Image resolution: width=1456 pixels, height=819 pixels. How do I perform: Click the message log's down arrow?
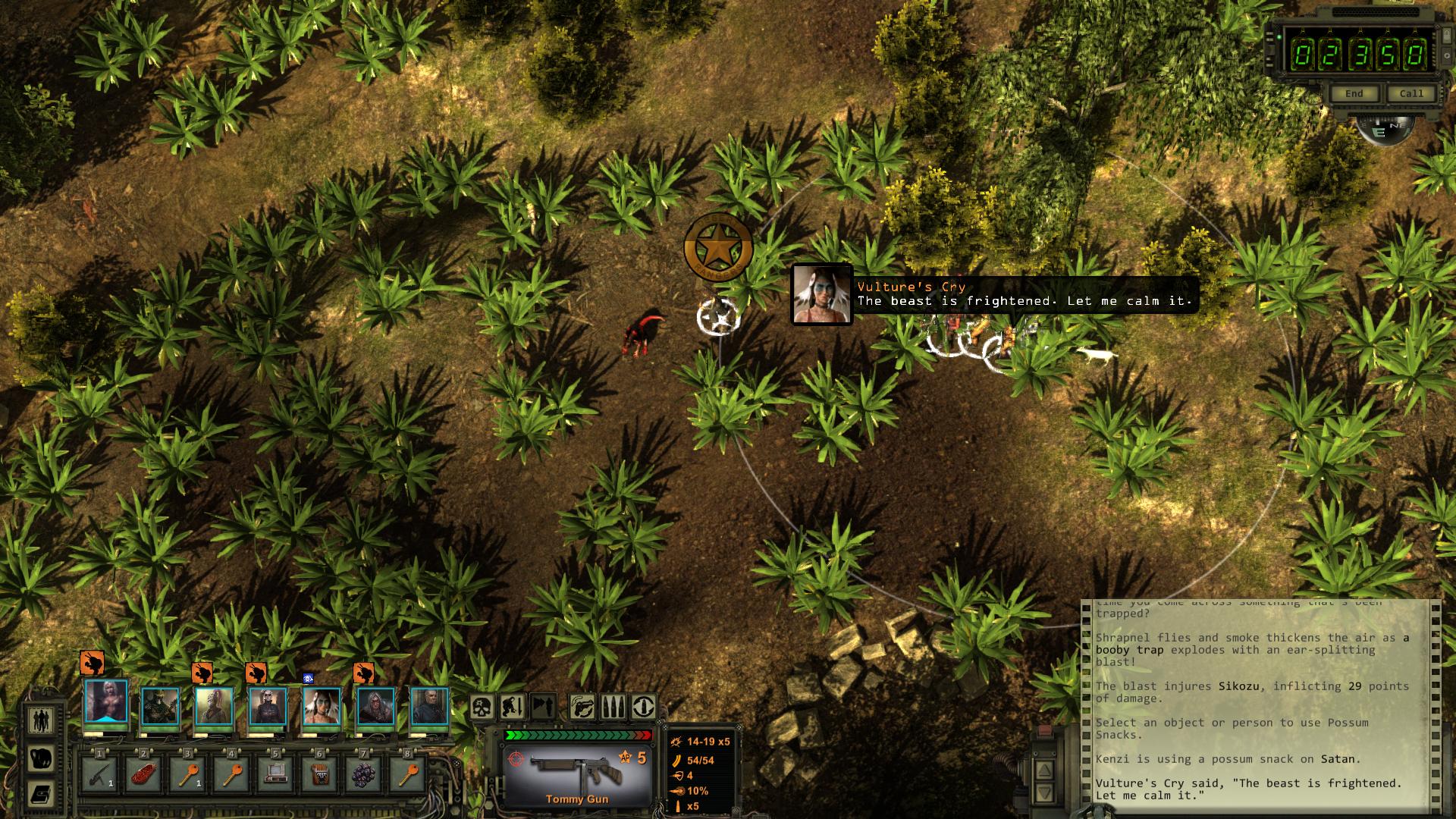click(1044, 793)
